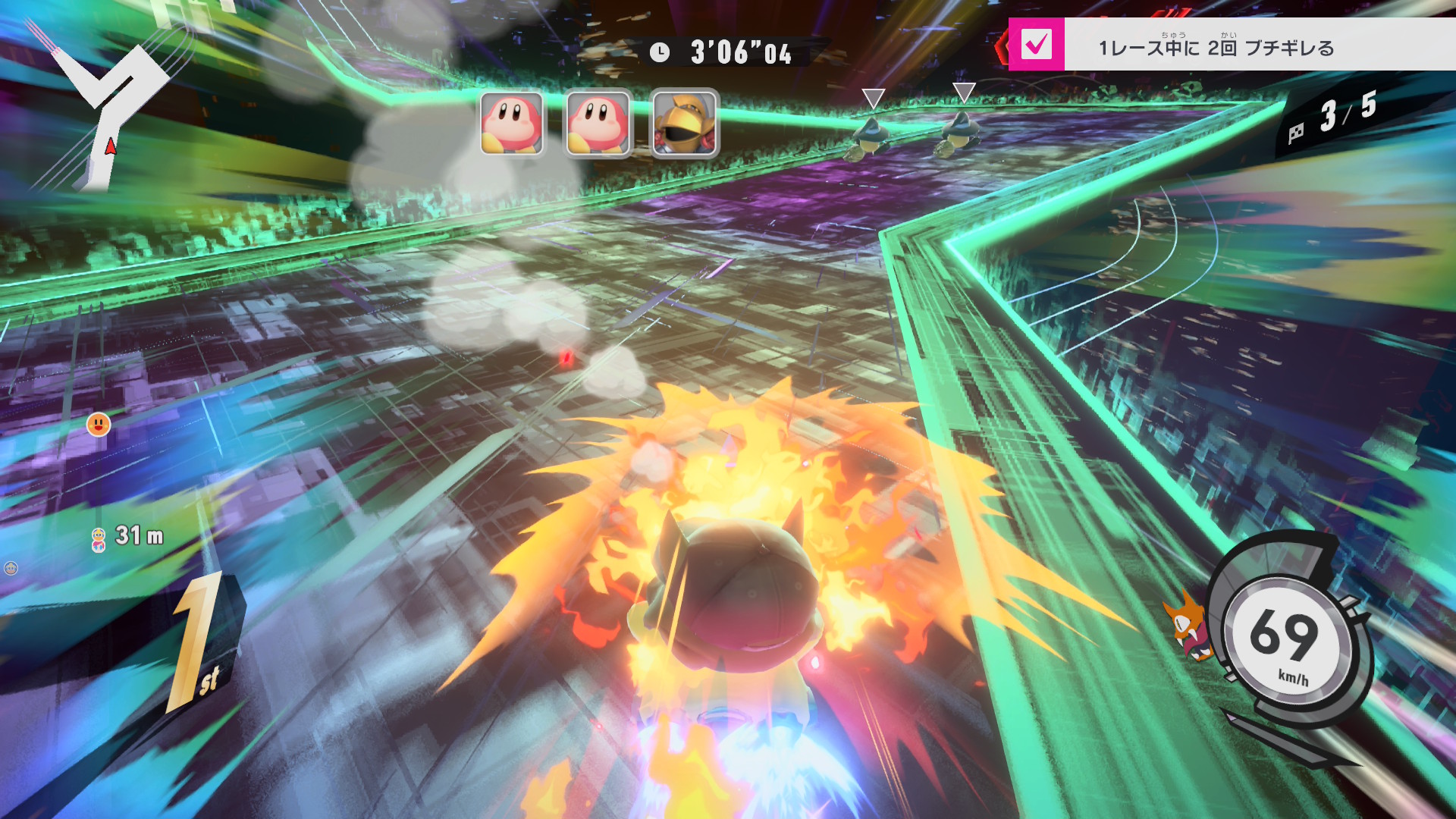
Task: Select the gold knight helmet portrait
Action: pyautogui.click(x=685, y=123)
